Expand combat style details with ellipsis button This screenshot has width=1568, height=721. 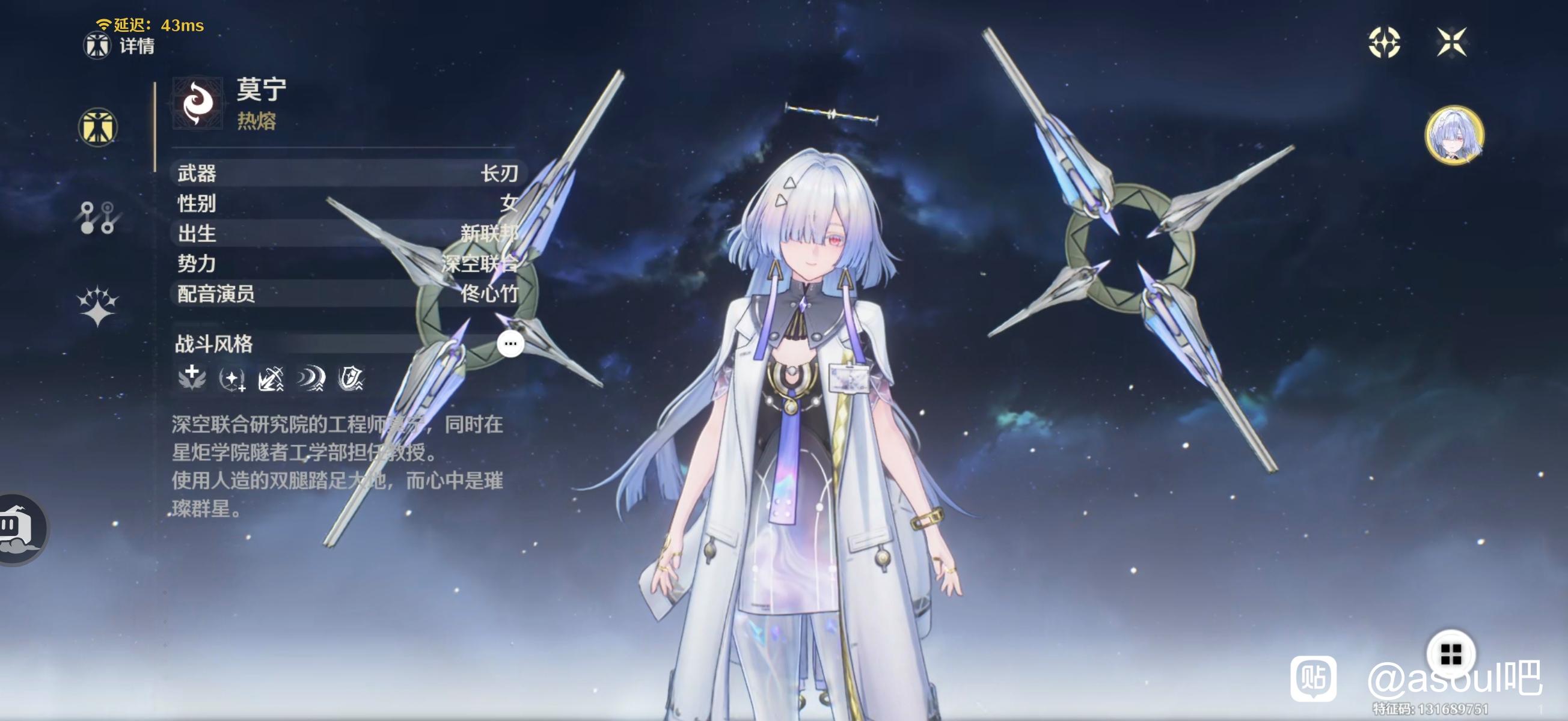pos(510,344)
